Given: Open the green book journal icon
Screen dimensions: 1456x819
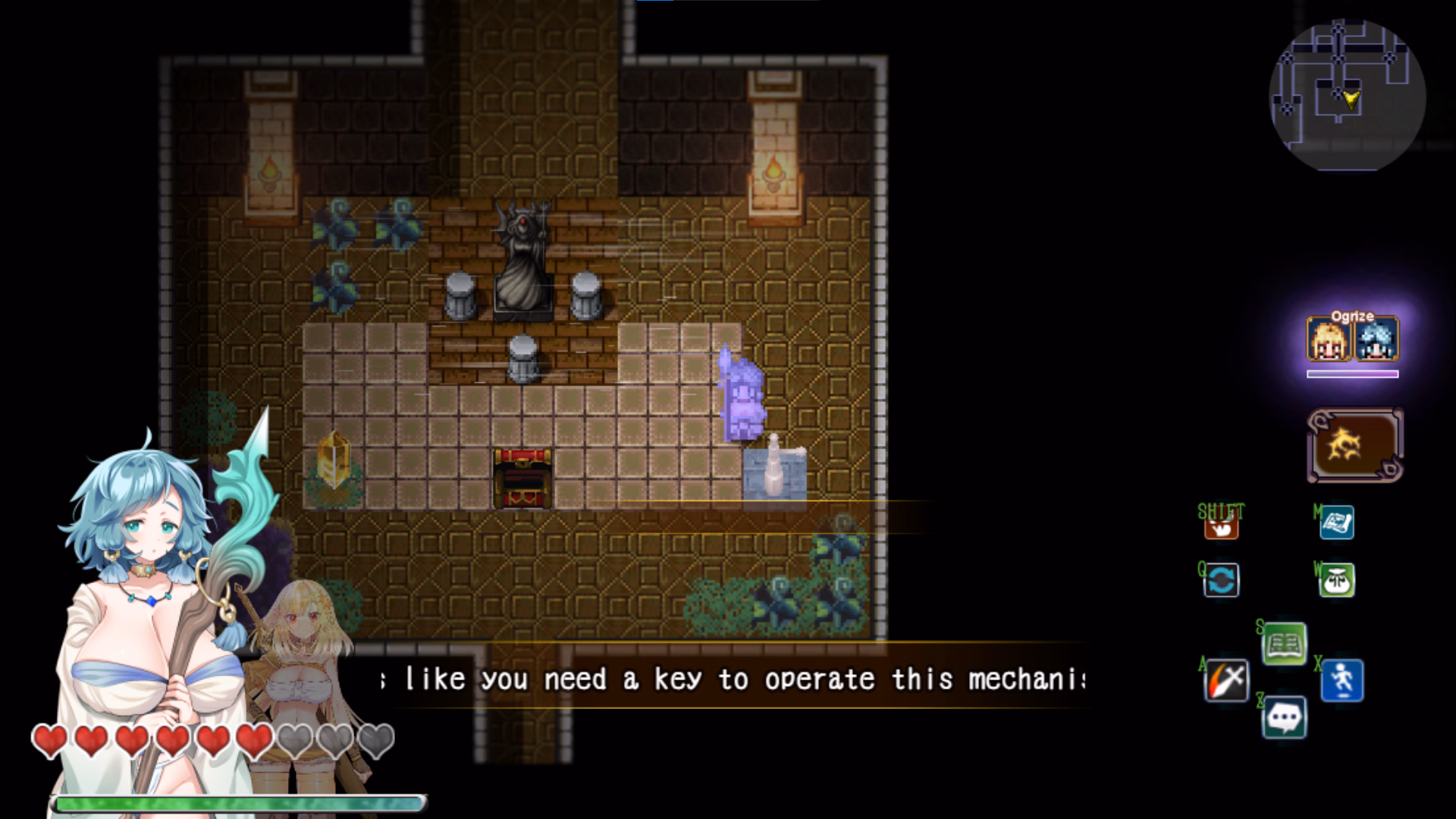Looking at the screenshot, I should (1284, 644).
